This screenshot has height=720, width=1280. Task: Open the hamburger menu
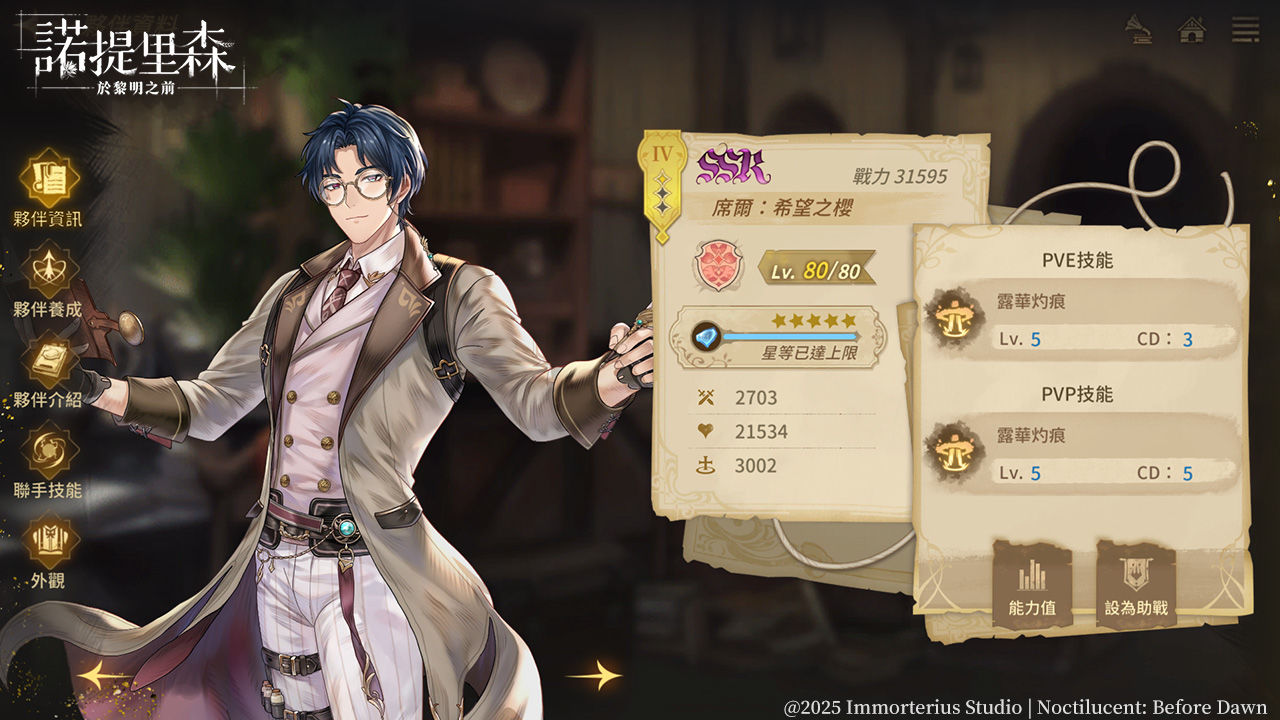[1245, 30]
